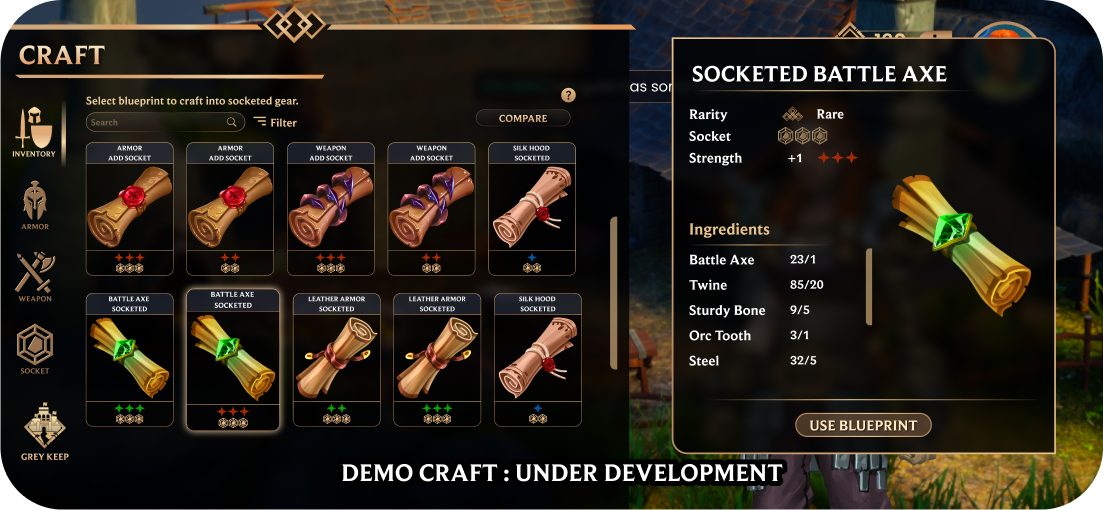The width and height of the screenshot is (1103, 510).
Task: Go to the Grey Keep tab
Action: [45, 432]
